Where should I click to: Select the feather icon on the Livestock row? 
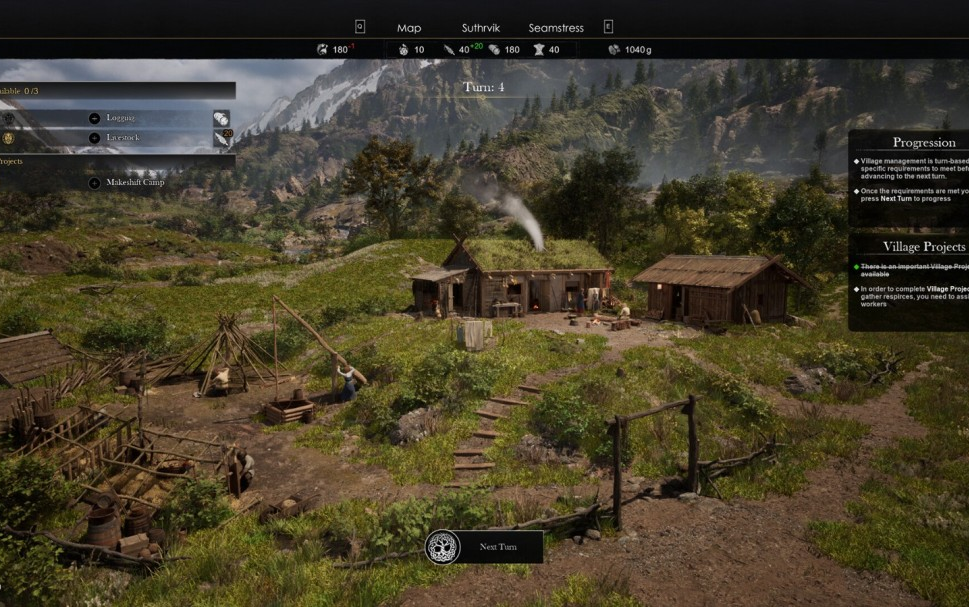[x=221, y=139]
